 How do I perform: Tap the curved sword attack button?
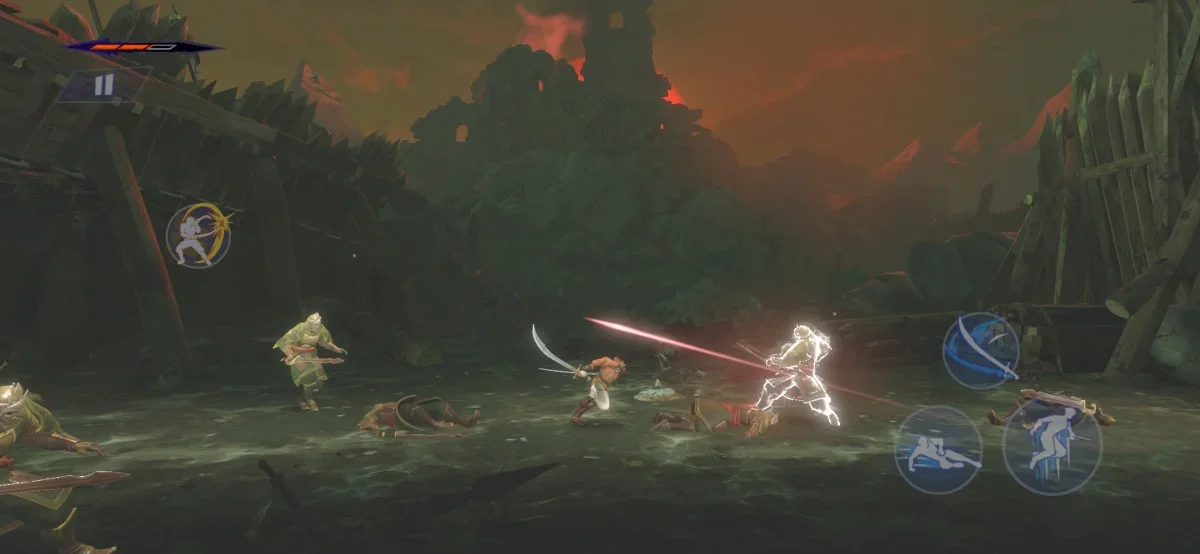click(x=980, y=350)
